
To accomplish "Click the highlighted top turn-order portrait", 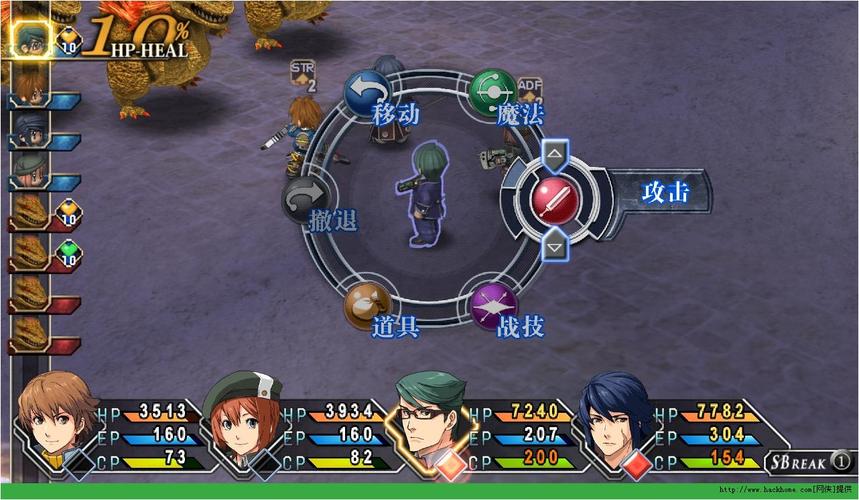I will [x=28, y=38].
